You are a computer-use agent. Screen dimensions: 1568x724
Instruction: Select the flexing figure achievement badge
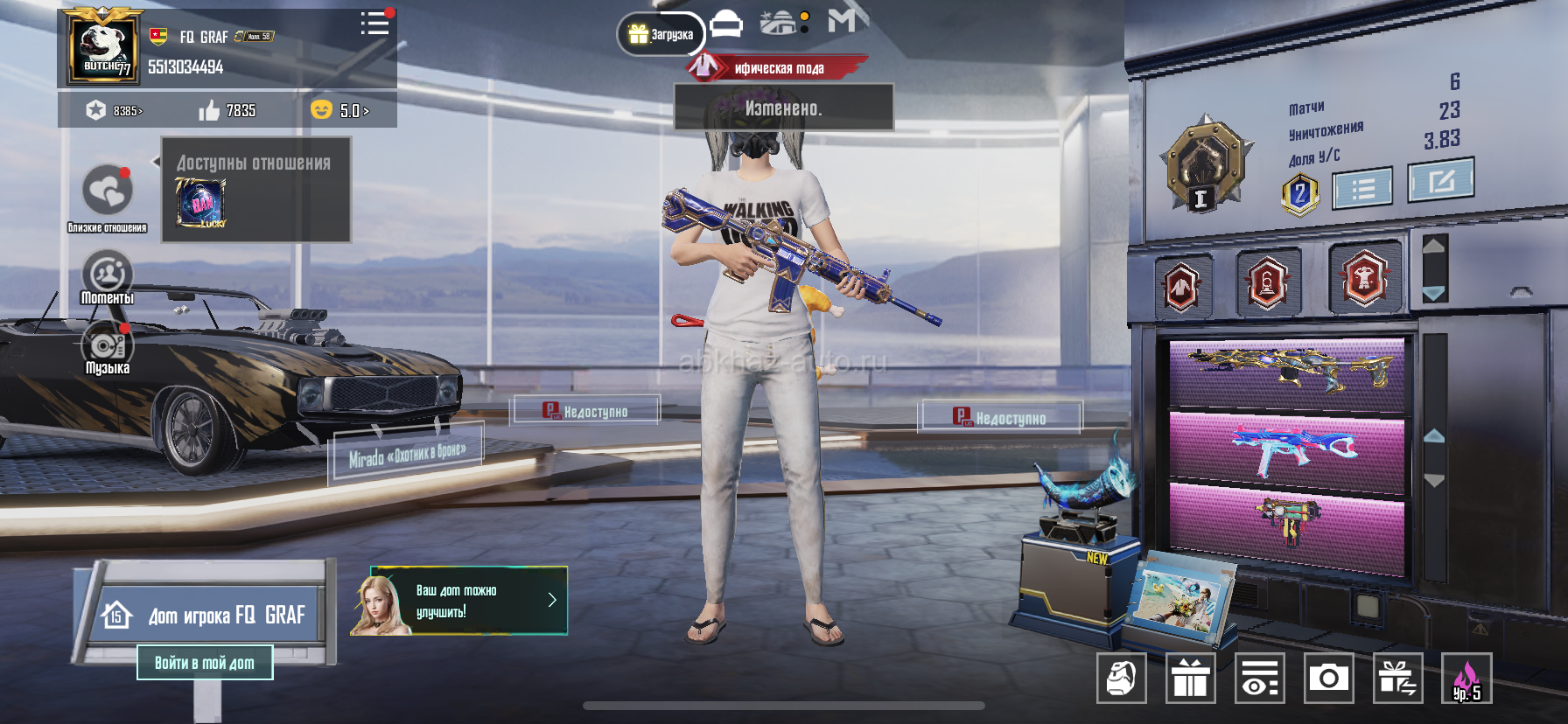pyautogui.click(x=1364, y=278)
